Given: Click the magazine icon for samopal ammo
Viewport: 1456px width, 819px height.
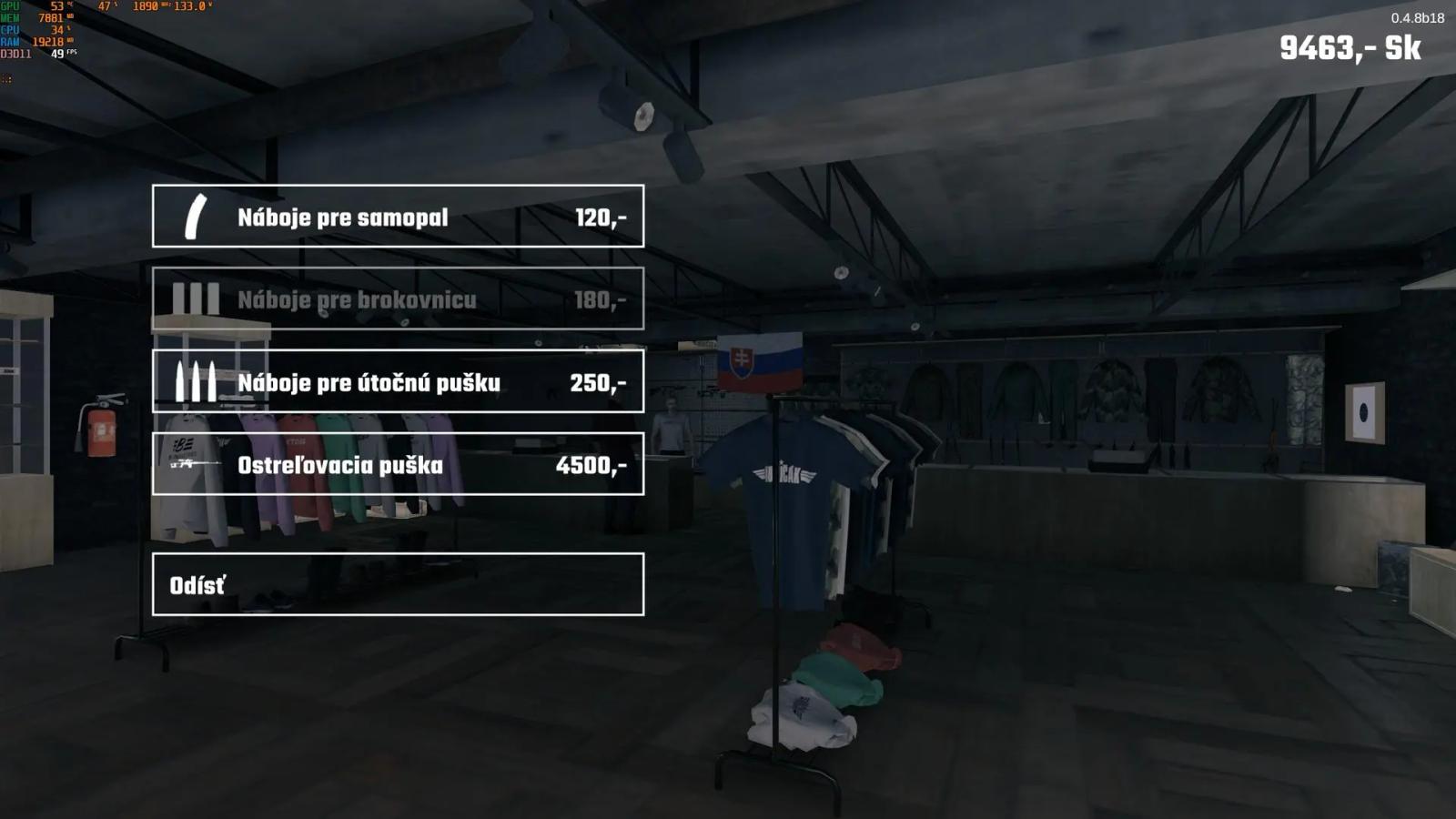Looking at the screenshot, I should click(194, 217).
